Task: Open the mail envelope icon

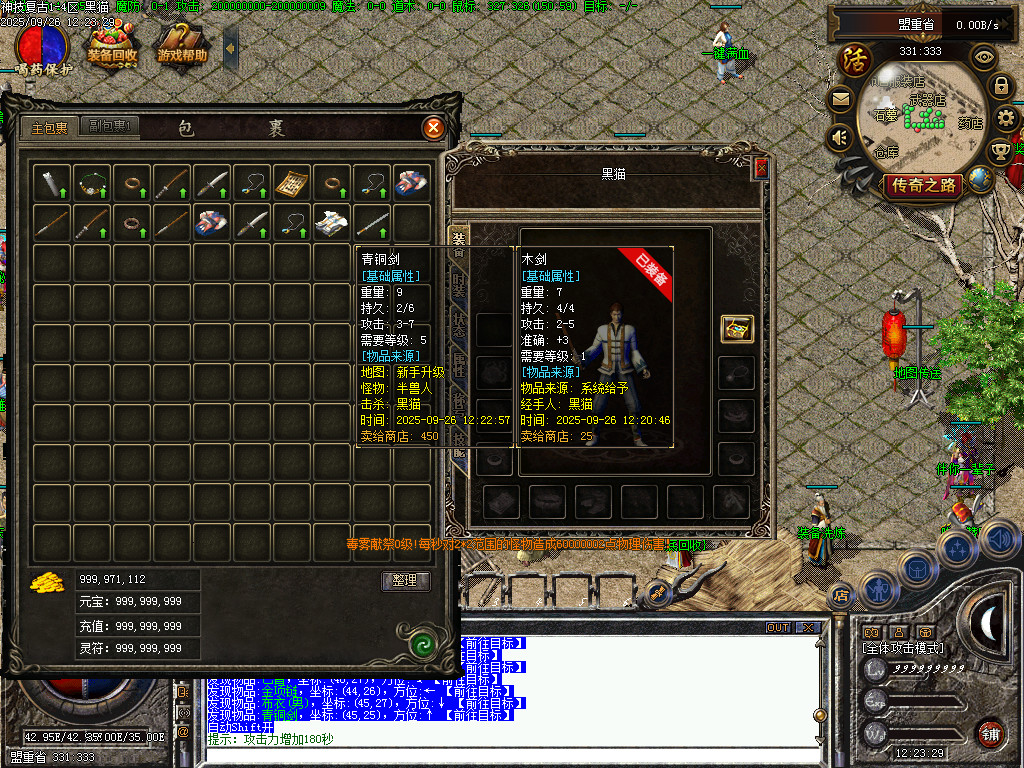Action: tap(839, 100)
